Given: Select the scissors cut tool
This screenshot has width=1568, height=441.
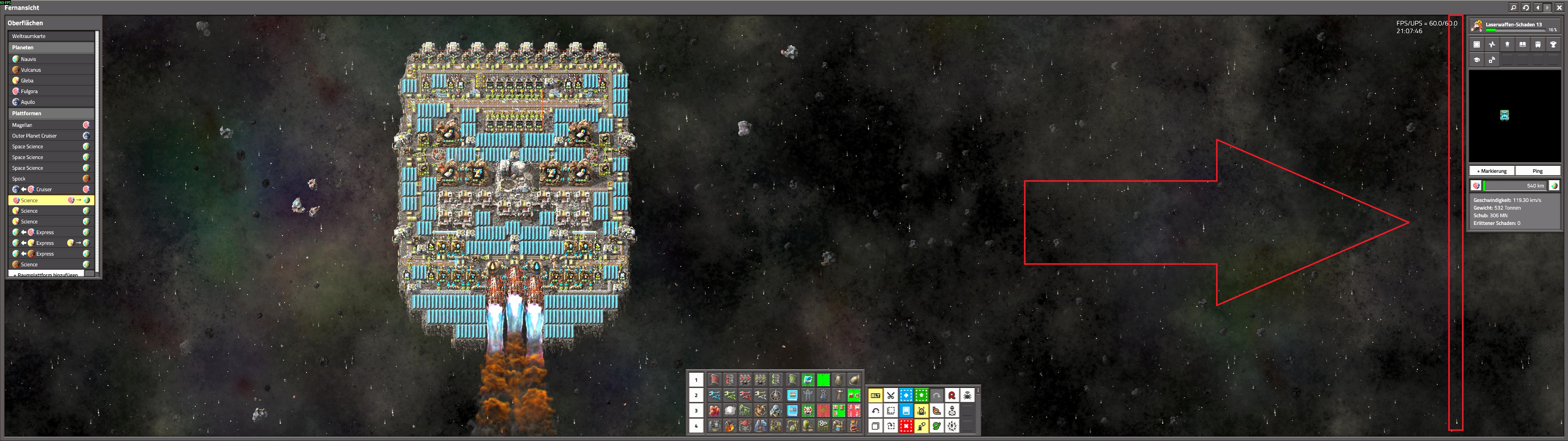Looking at the screenshot, I should pyautogui.click(x=890, y=395).
